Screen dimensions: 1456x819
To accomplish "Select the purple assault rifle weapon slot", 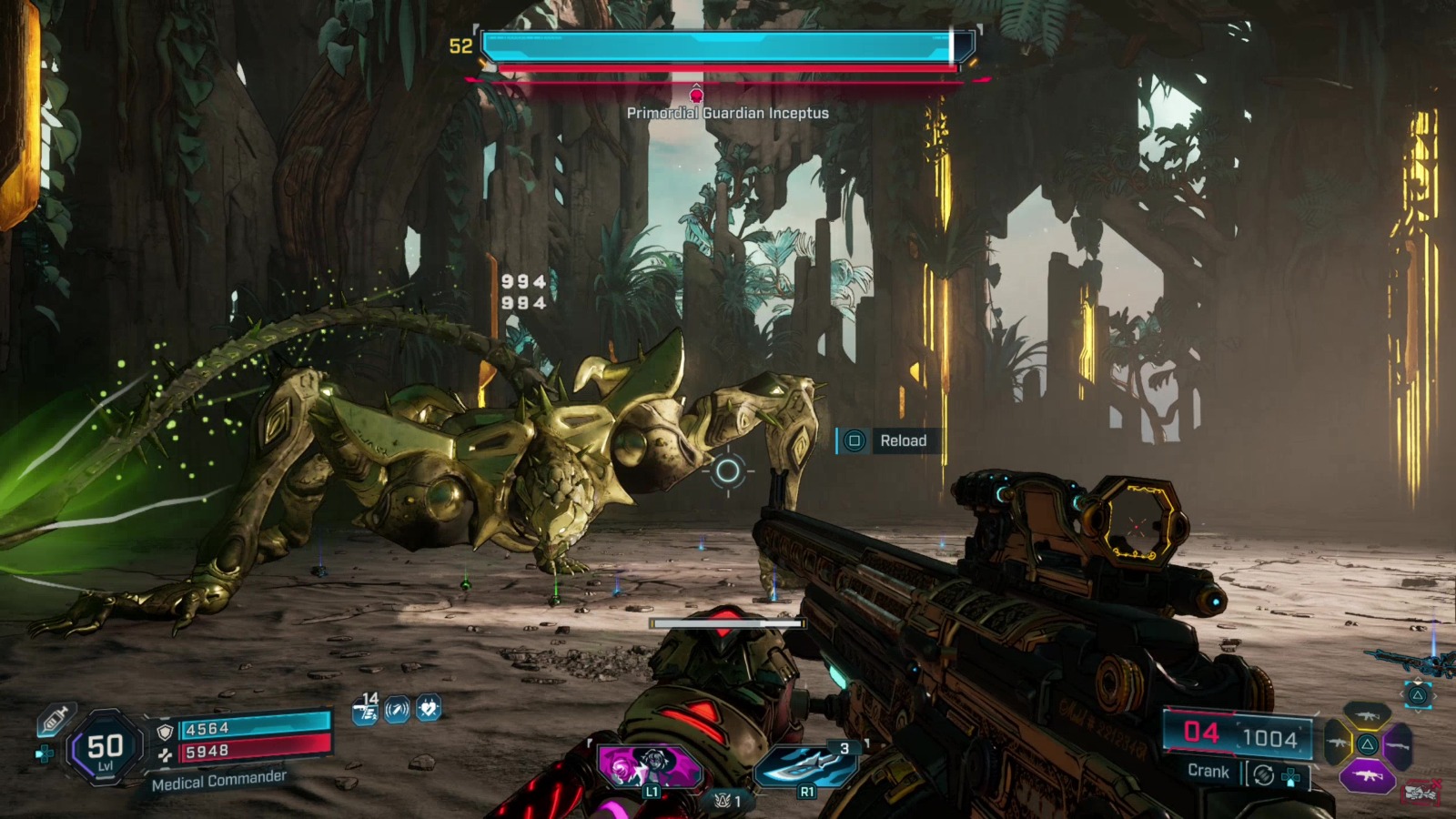I will [1368, 775].
